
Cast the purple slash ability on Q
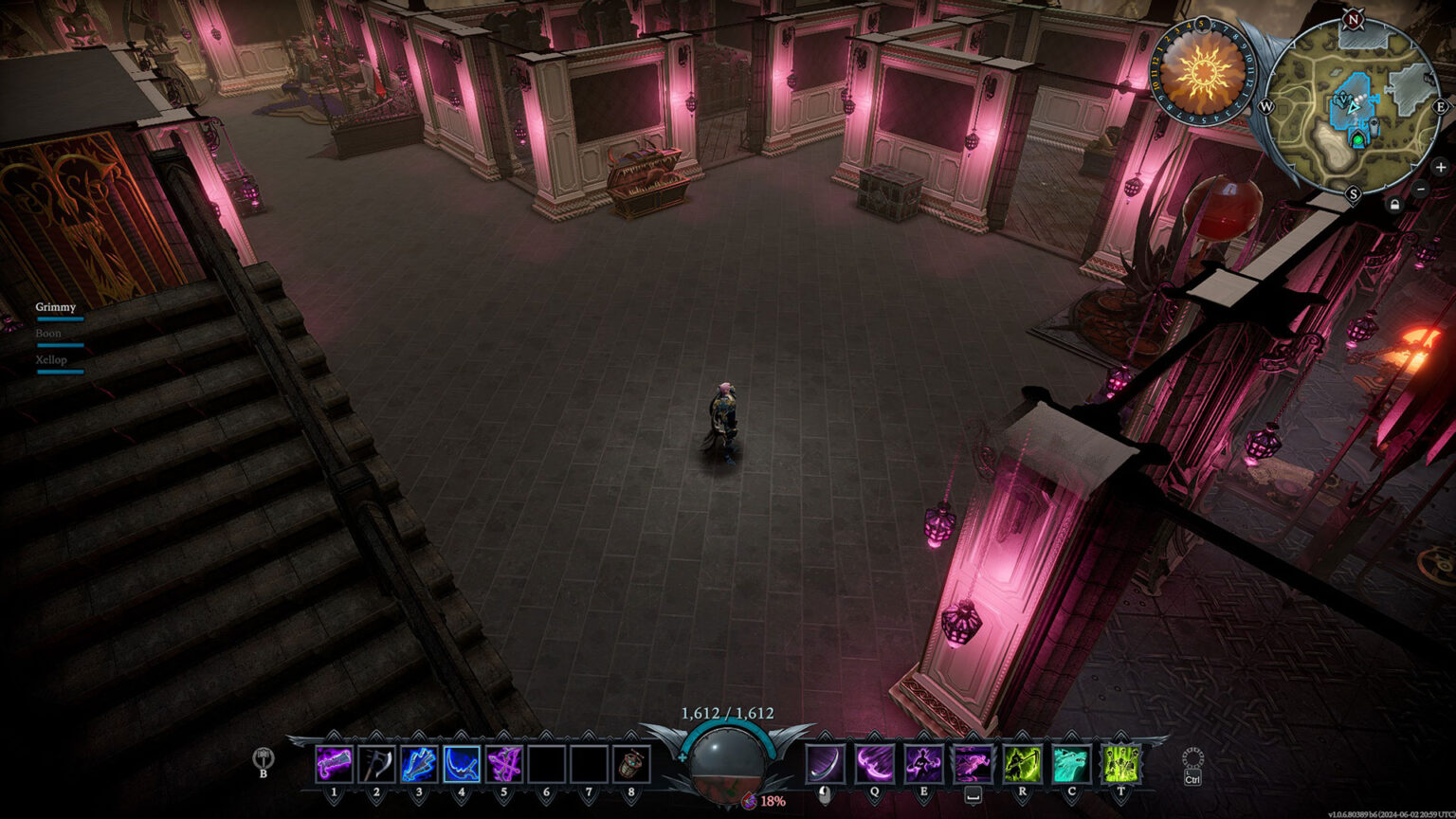[x=874, y=764]
